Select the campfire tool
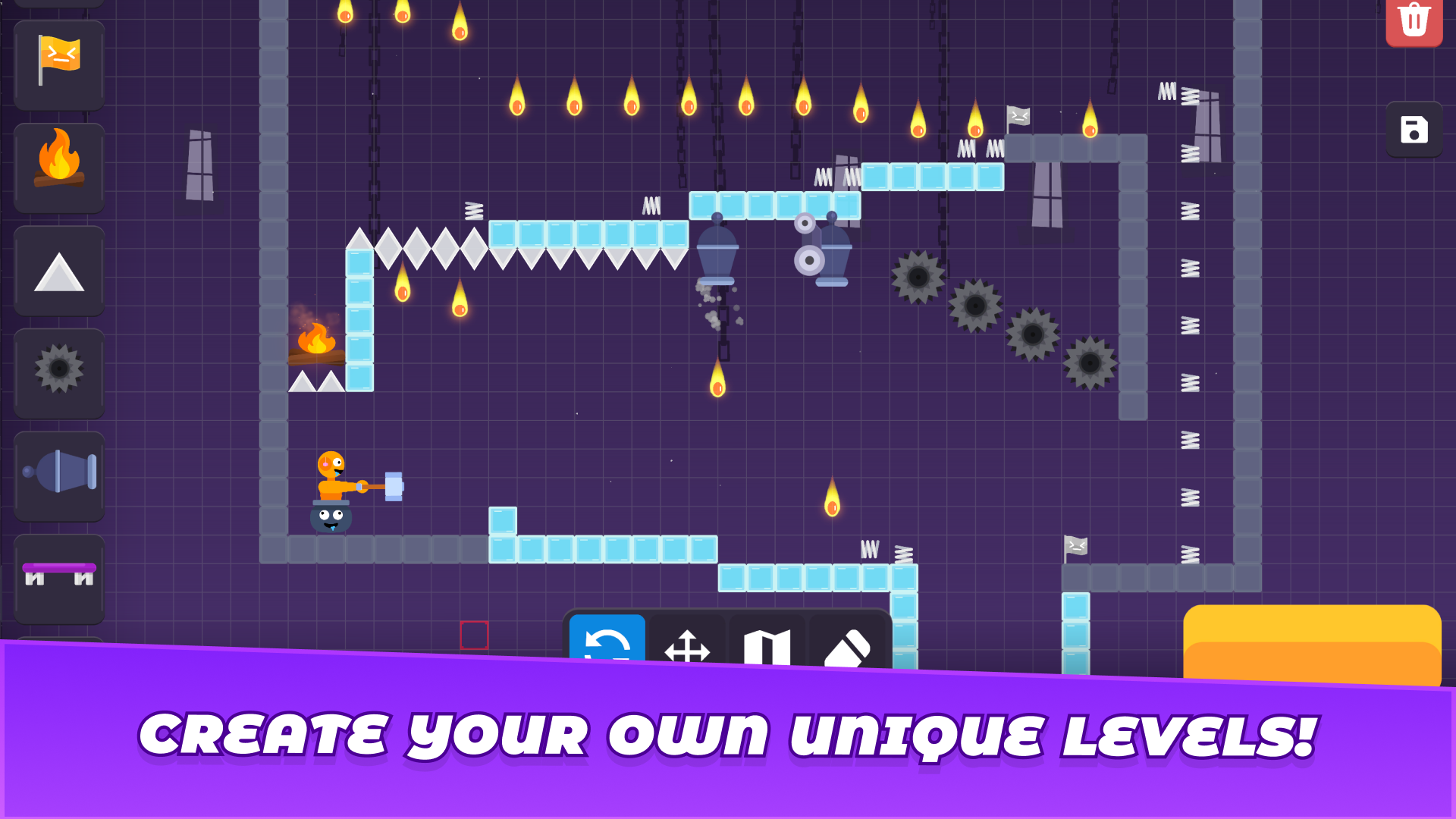Viewport: 1456px width, 819px height. [x=58, y=168]
